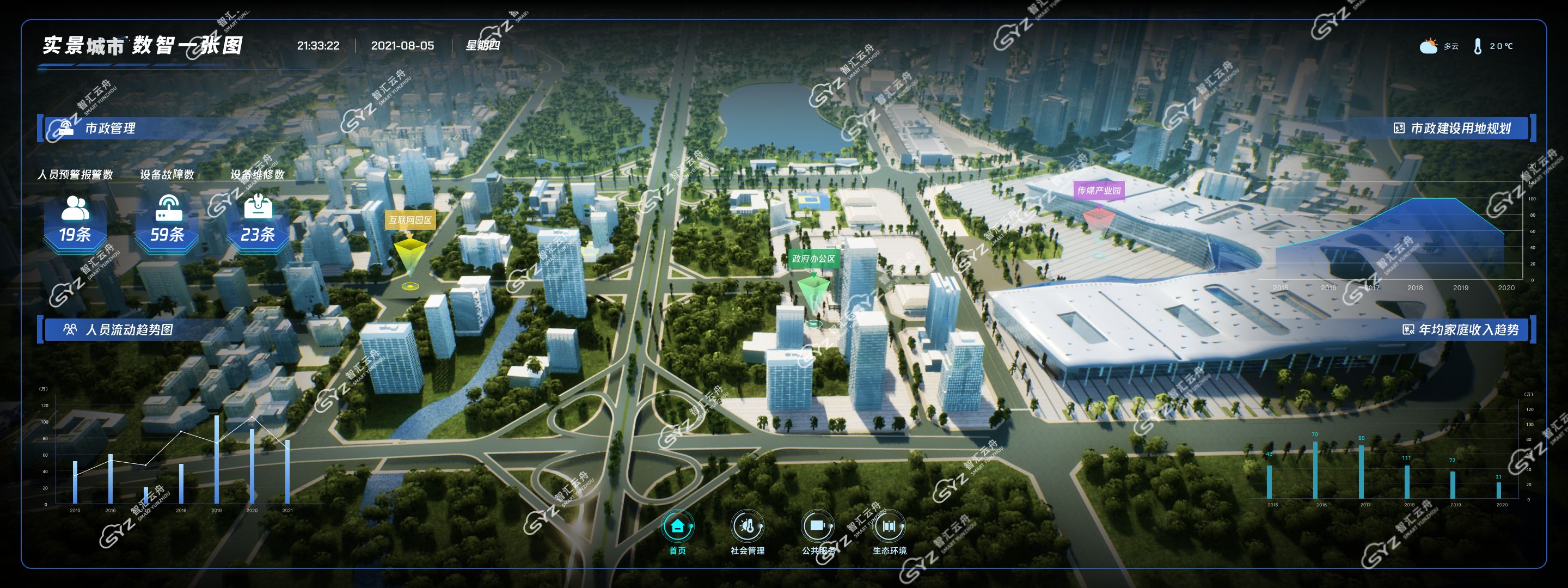This screenshot has height=588, width=1568.
Task: Select the 互联网园区 map marker
Action: click(x=411, y=220)
